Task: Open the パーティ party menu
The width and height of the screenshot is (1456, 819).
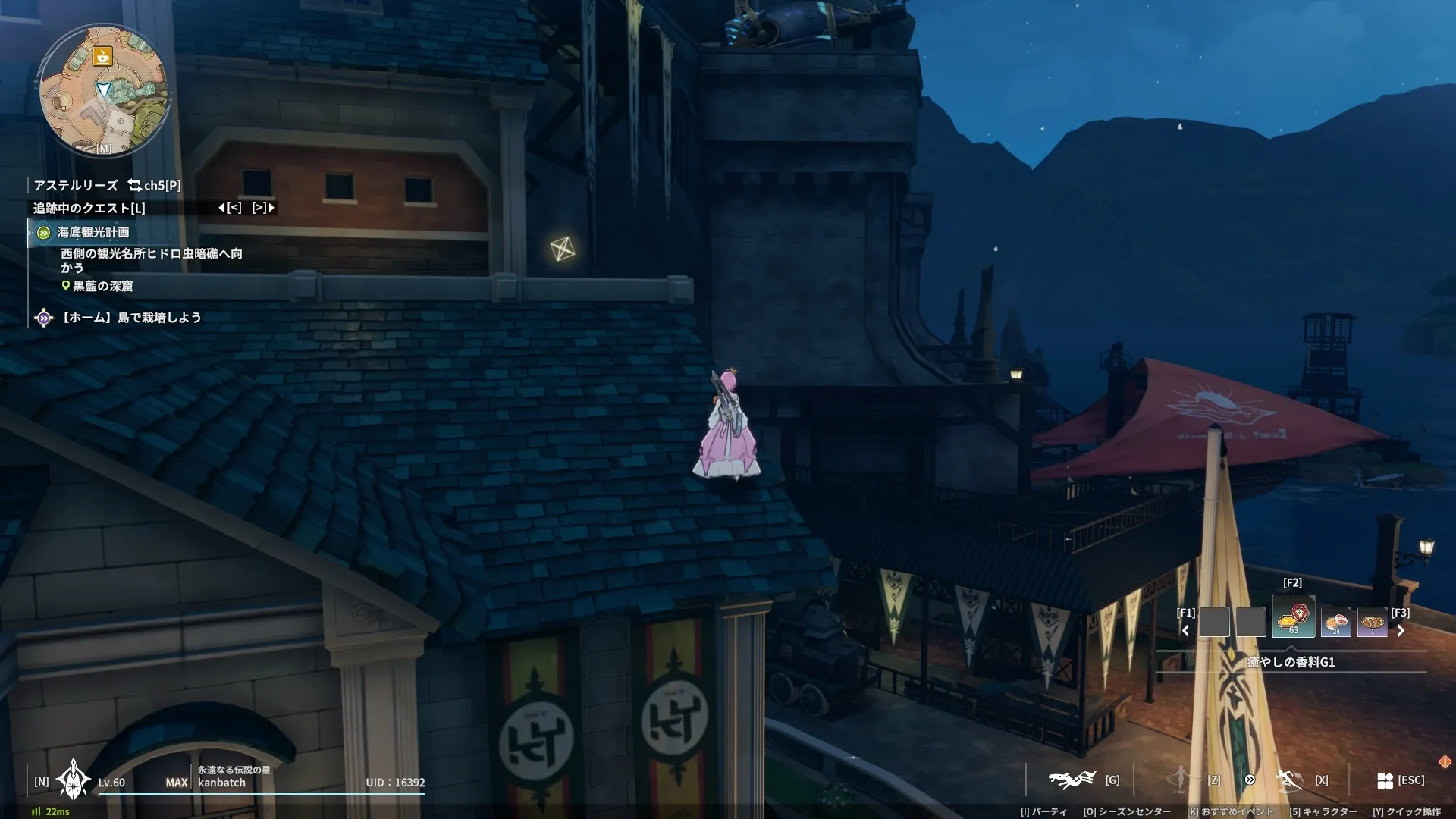Action: click(1043, 811)
